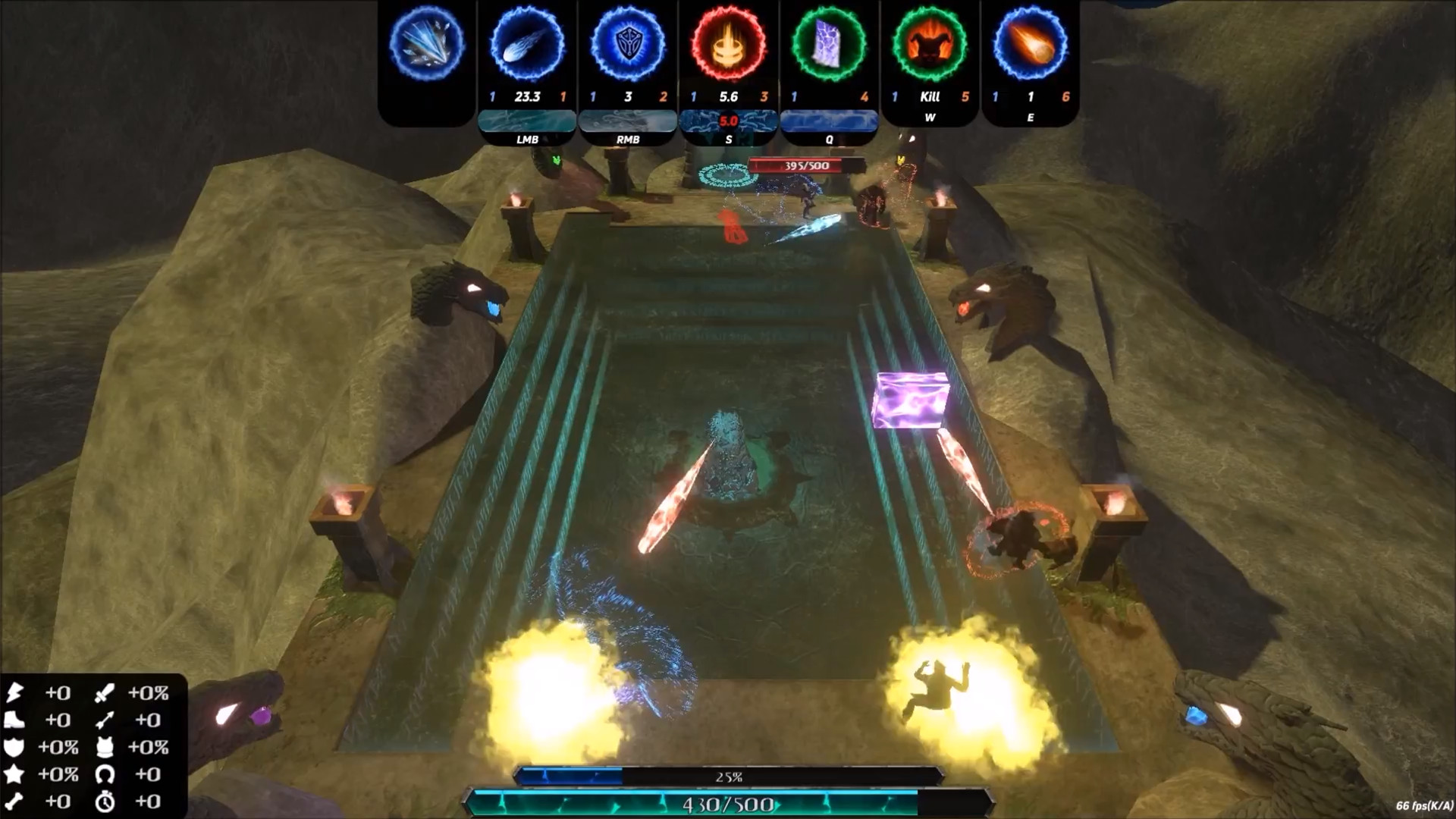Screen dimensions: 1456x819
Task: Trigger the horned demon ability
Action: coord(930,43)
